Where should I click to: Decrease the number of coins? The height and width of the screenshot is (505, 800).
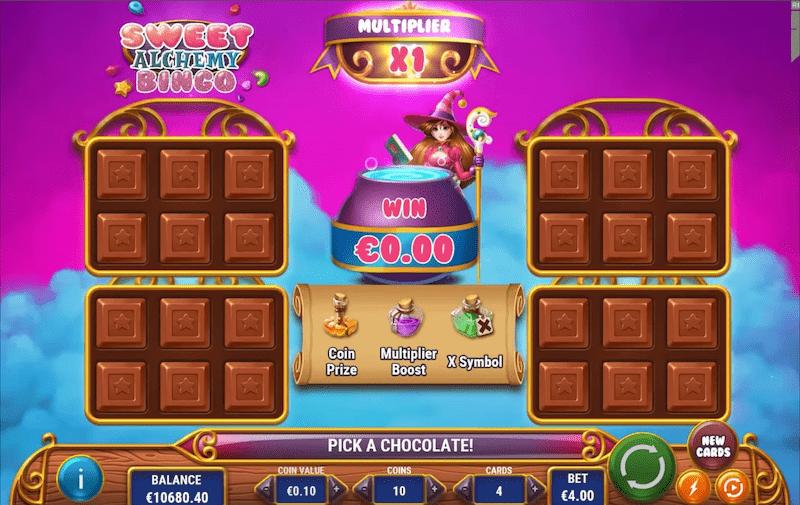(x=365, y=490)
